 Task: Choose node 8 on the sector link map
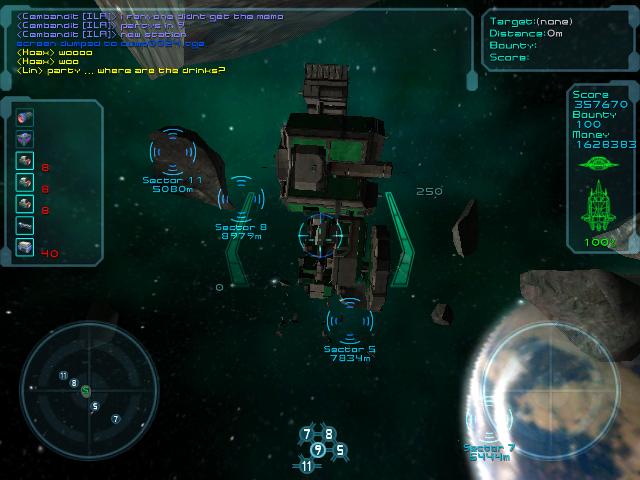[329, 434]
